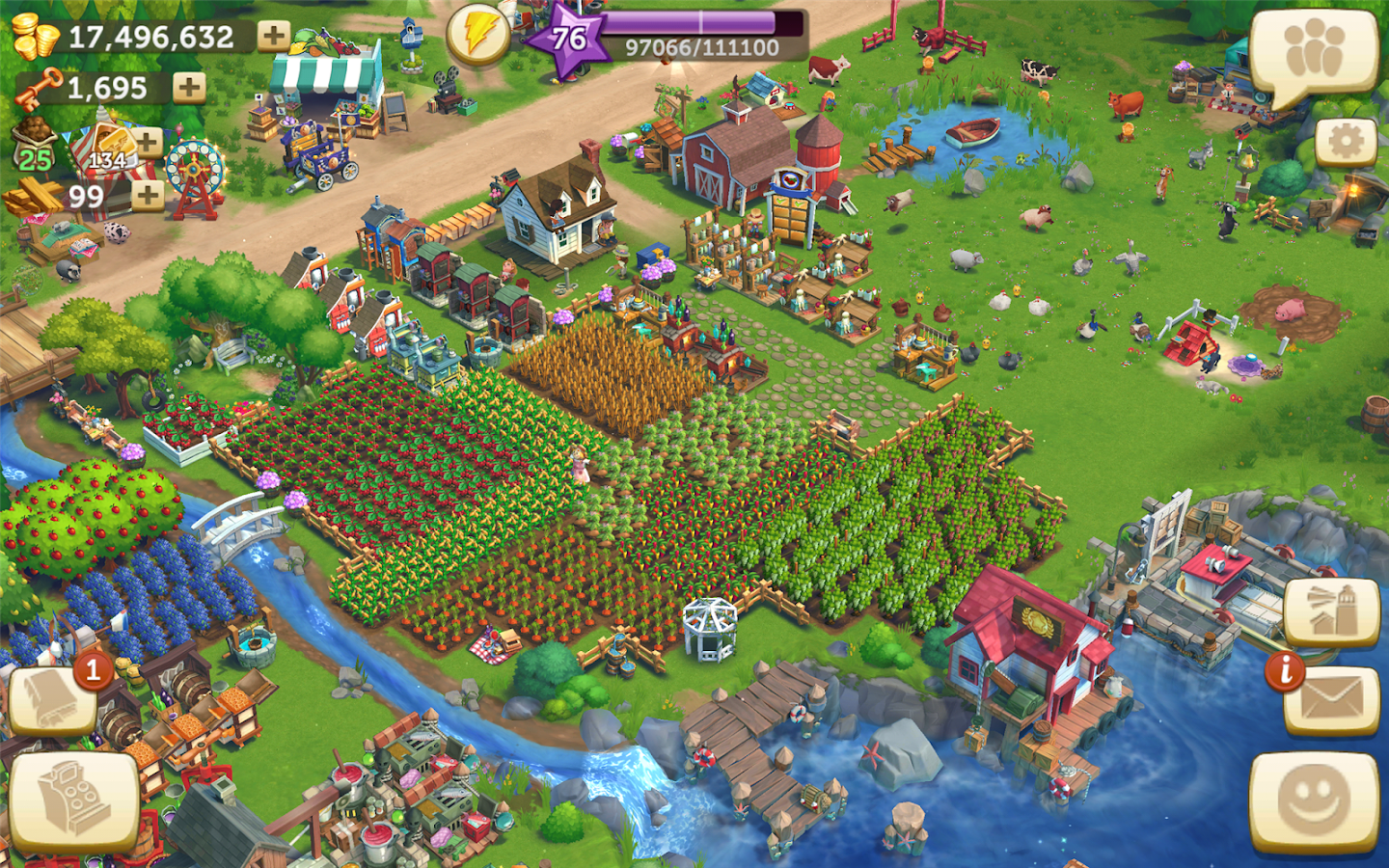Open the gear settings menu
Screen dimensions: 1389x868
coord(1345,142)
